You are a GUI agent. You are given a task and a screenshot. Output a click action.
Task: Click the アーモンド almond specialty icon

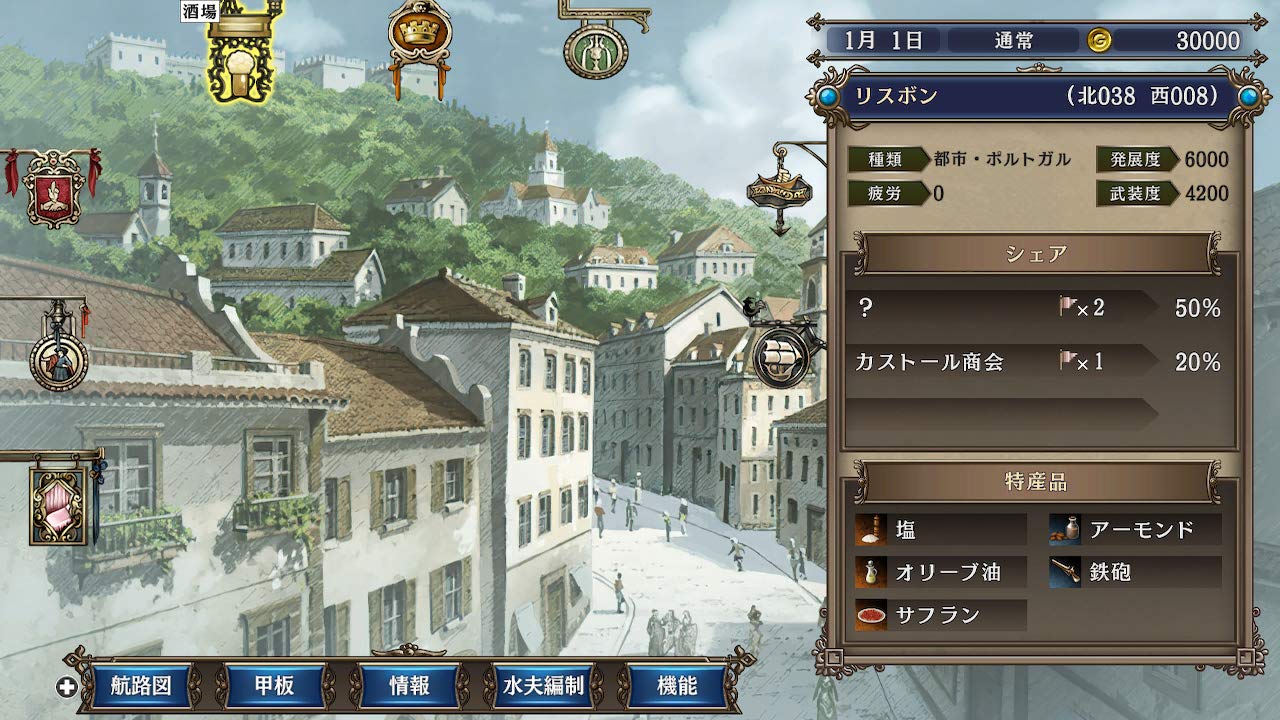click(x=1065, y=528)
